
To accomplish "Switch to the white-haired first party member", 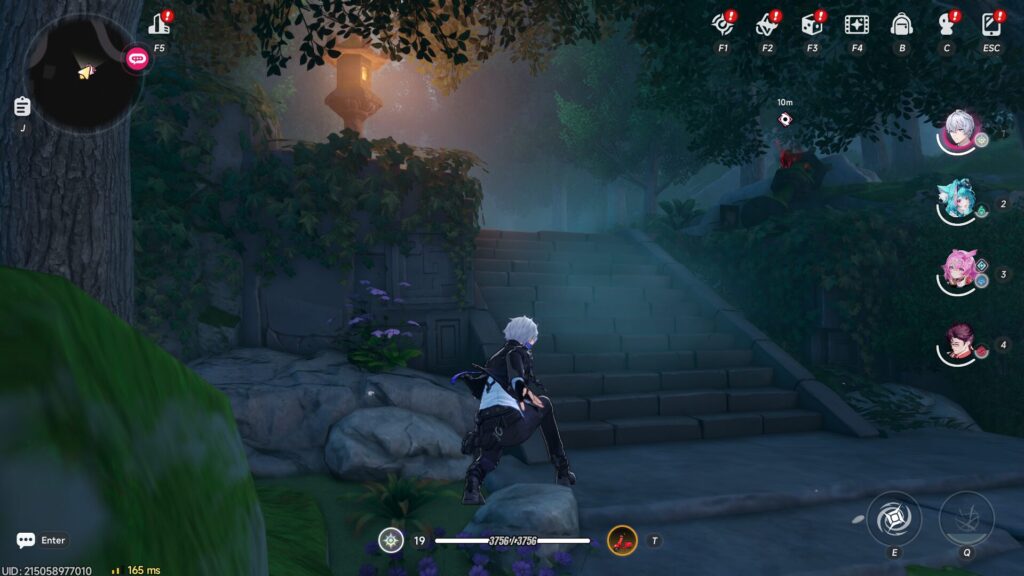I will [960, 131].
